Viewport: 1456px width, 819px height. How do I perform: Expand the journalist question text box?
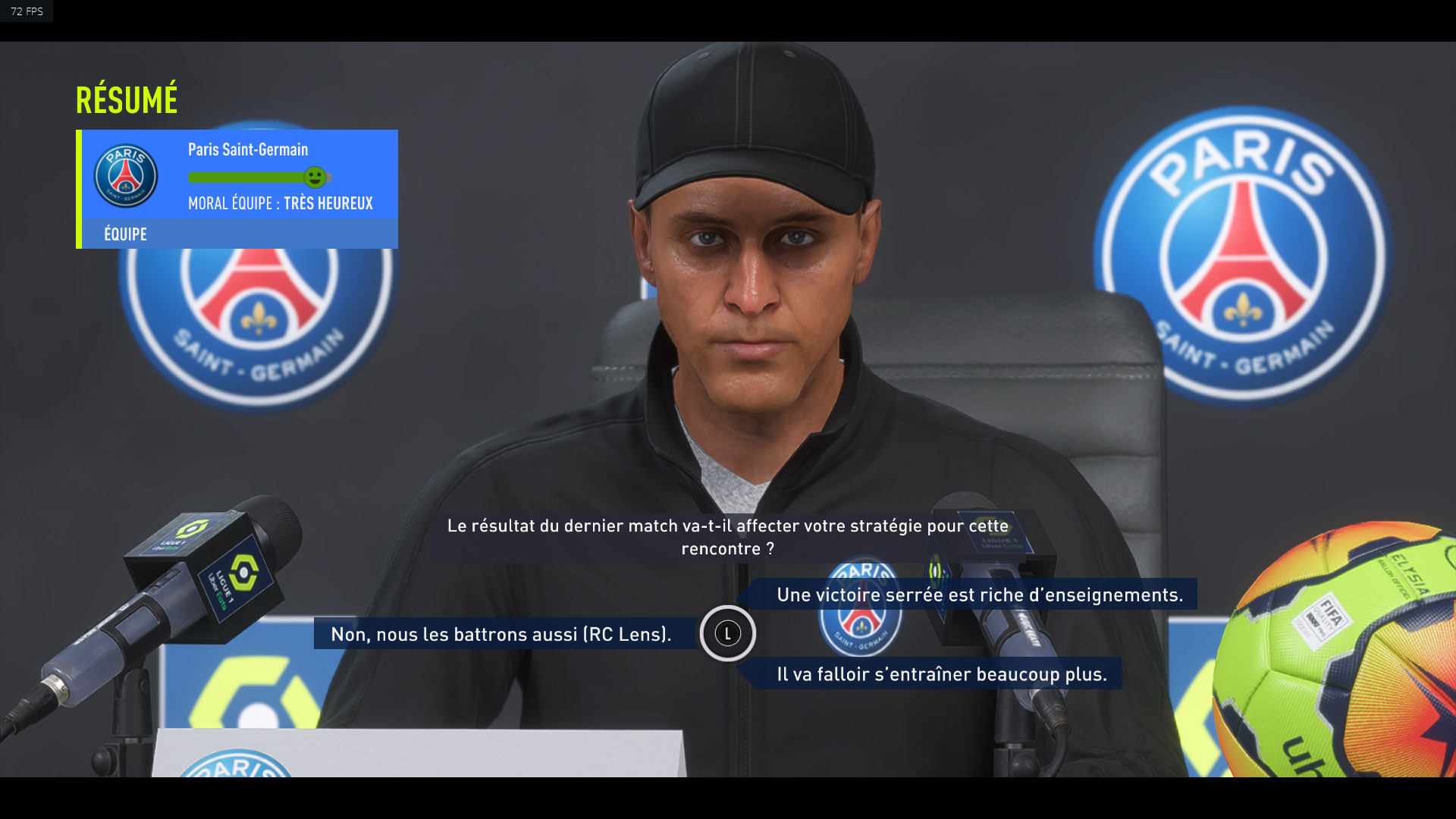pos(728,536)
